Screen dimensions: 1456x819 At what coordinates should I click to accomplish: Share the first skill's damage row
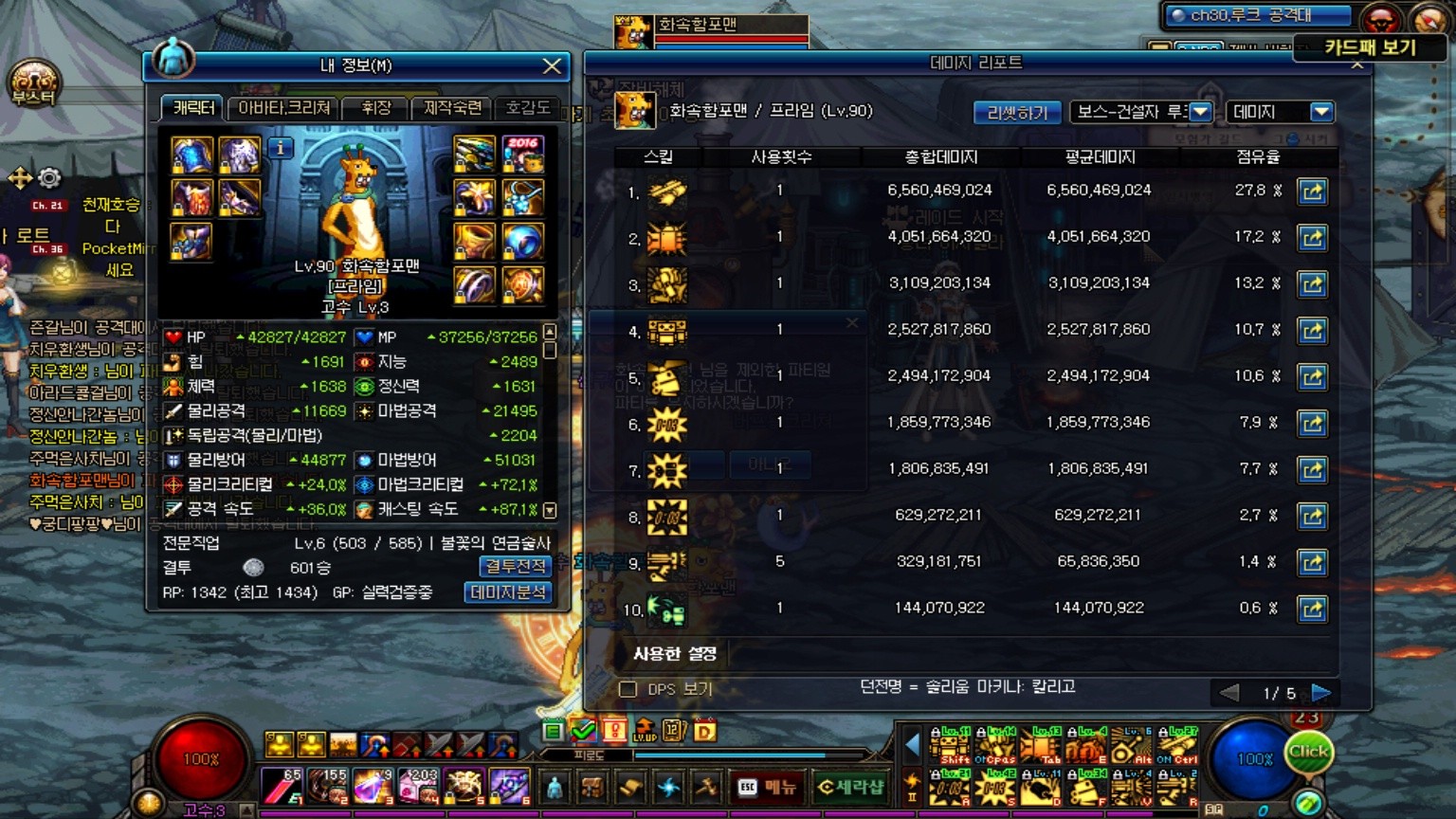pos(1312,191)
